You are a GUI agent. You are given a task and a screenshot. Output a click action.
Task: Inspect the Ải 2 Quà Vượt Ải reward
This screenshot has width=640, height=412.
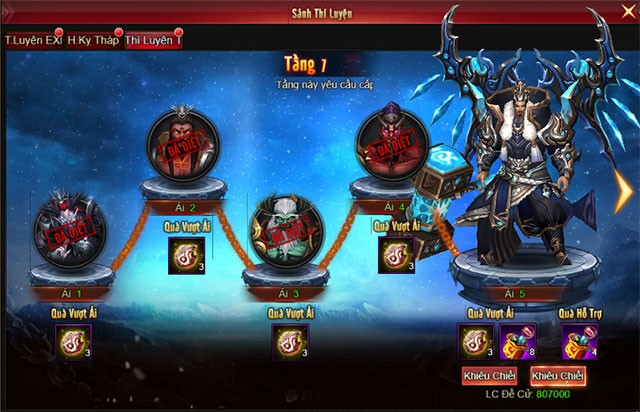(x=185, y=256)
